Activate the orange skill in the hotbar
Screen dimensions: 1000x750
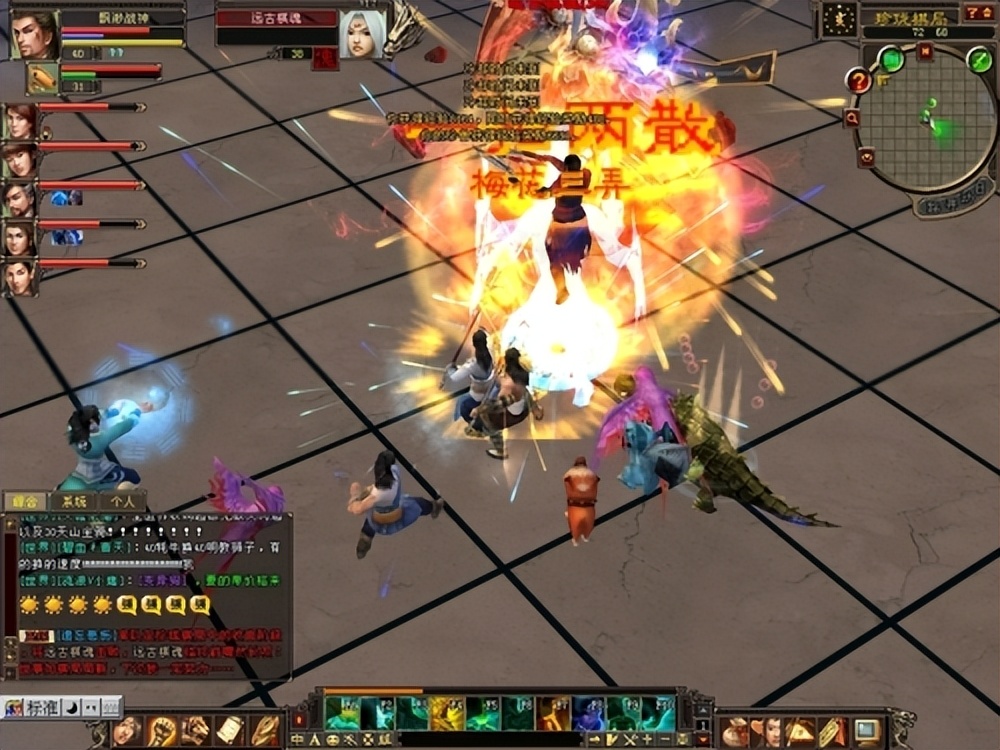click(x=552, y=713)
